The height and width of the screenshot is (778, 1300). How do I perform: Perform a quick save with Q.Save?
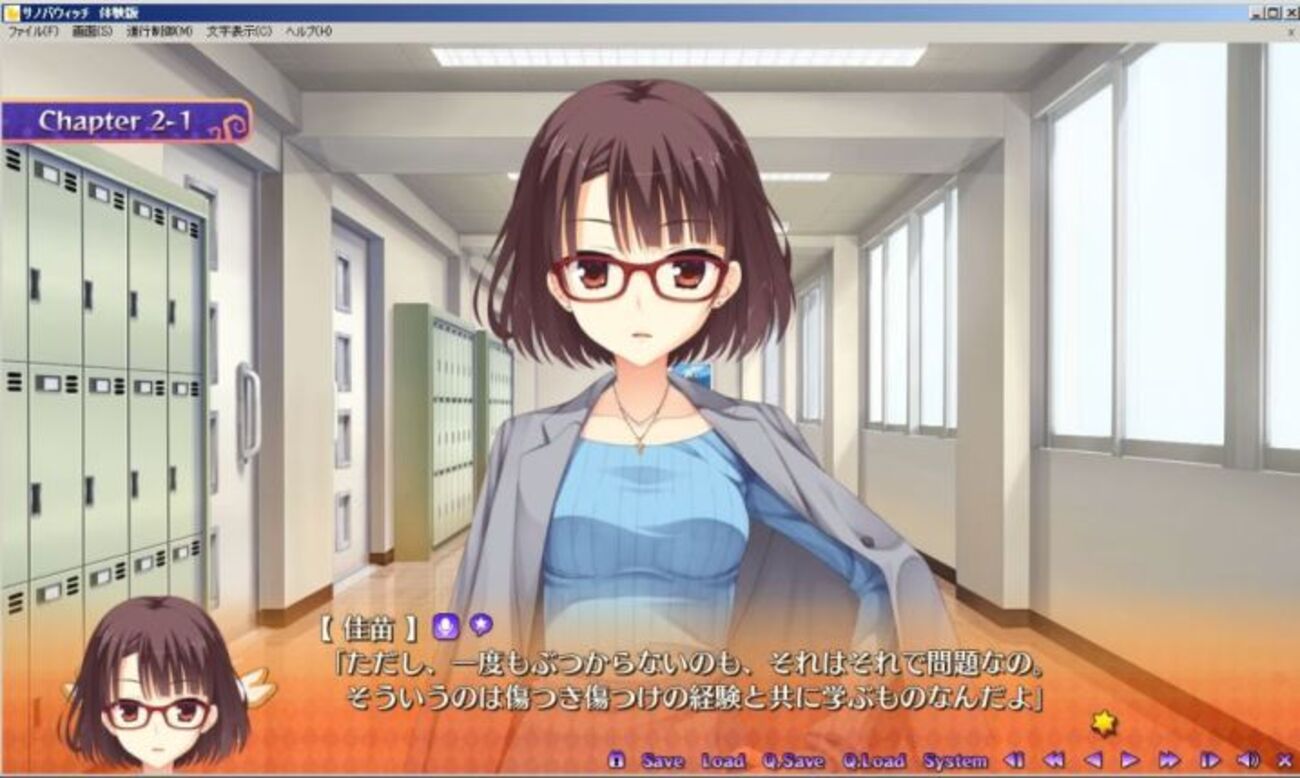pyautogui.click(x=793, y=761)
